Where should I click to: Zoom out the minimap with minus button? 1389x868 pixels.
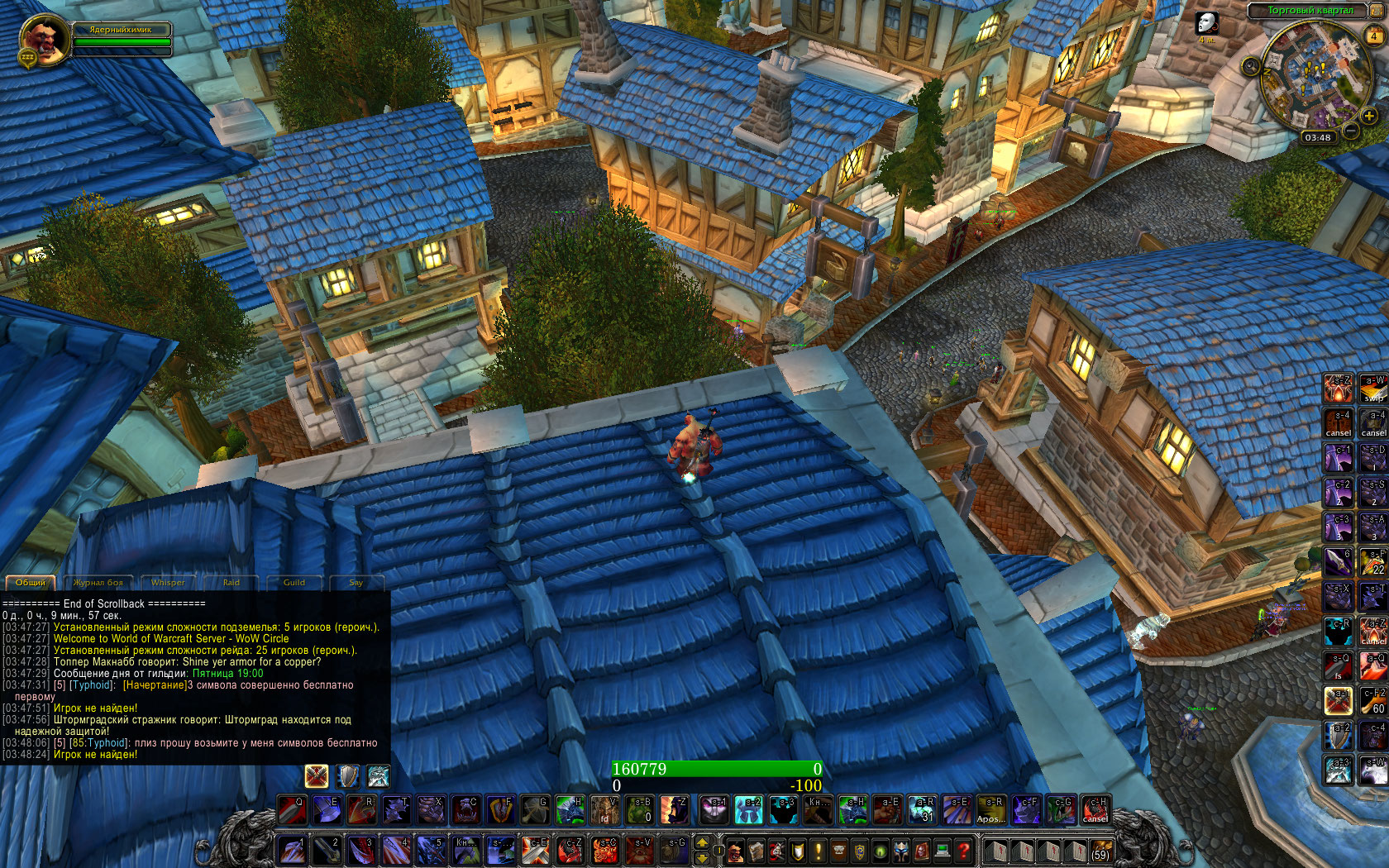[x=1350, y=130]
